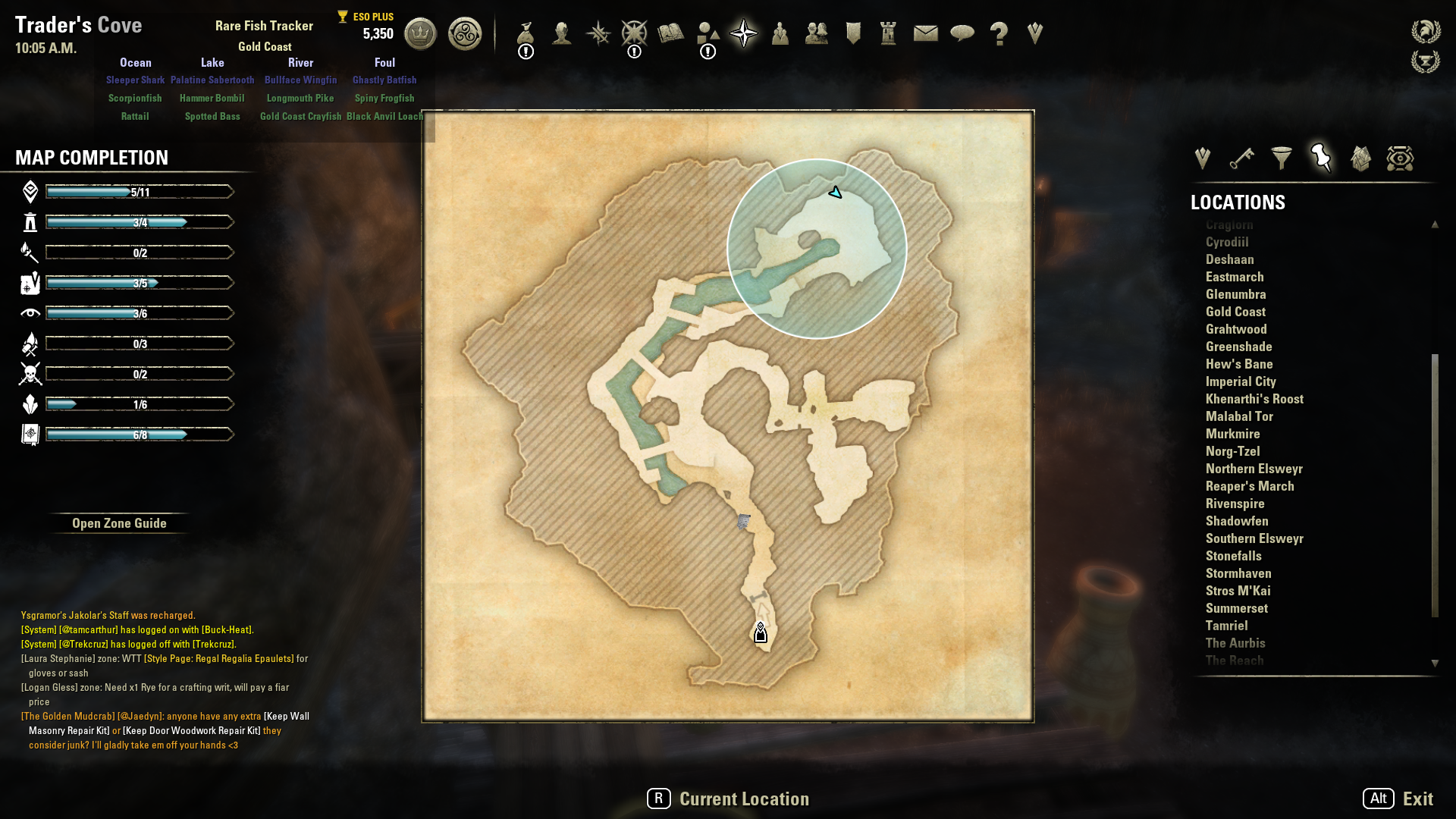Open the Crown Store crown icon
This screenshot has width=1456, height=819.
pyautogui.click(x=420, y=34)
